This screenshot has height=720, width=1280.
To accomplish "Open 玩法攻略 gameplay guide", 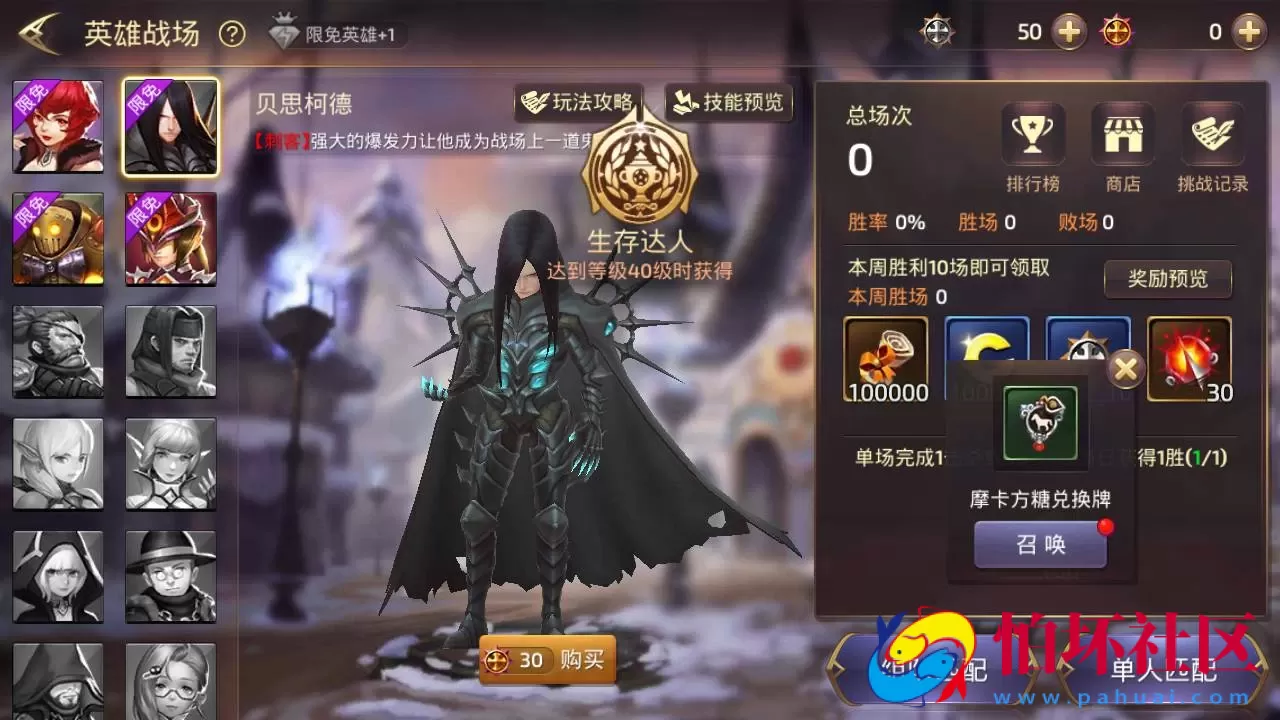I will [x=578, y=101].
